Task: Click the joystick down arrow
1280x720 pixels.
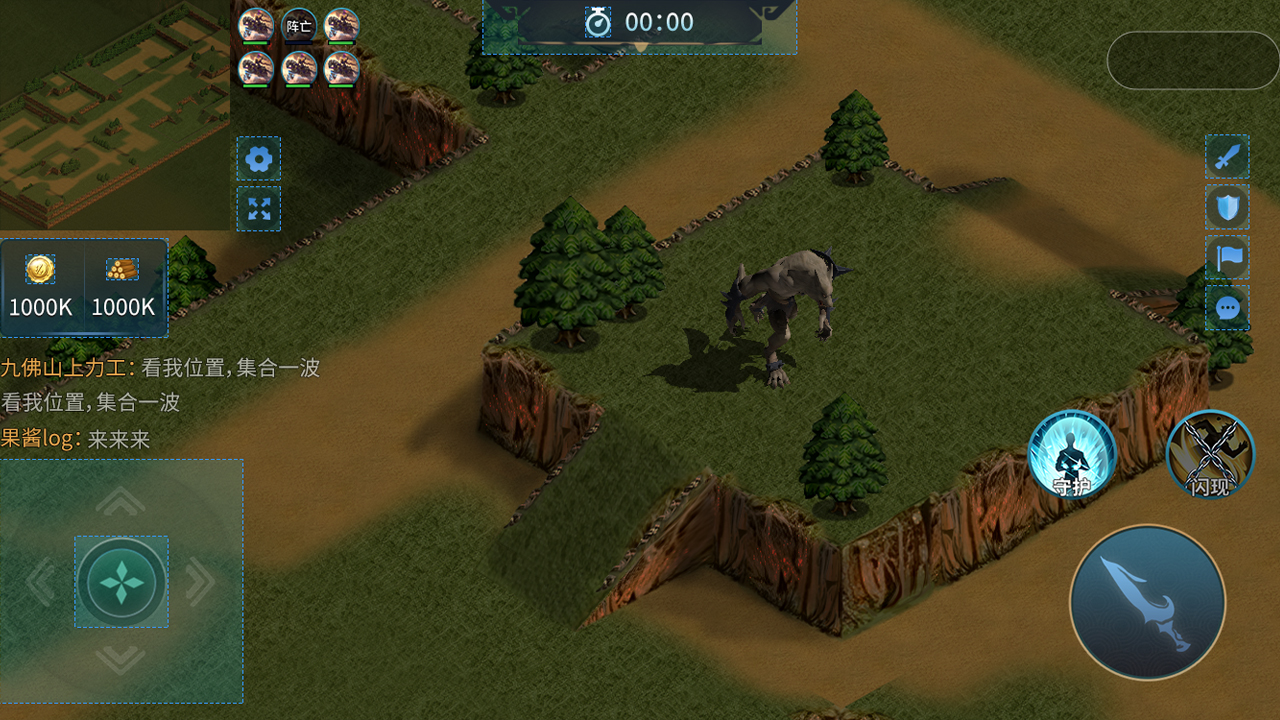Action: point(121,659)
